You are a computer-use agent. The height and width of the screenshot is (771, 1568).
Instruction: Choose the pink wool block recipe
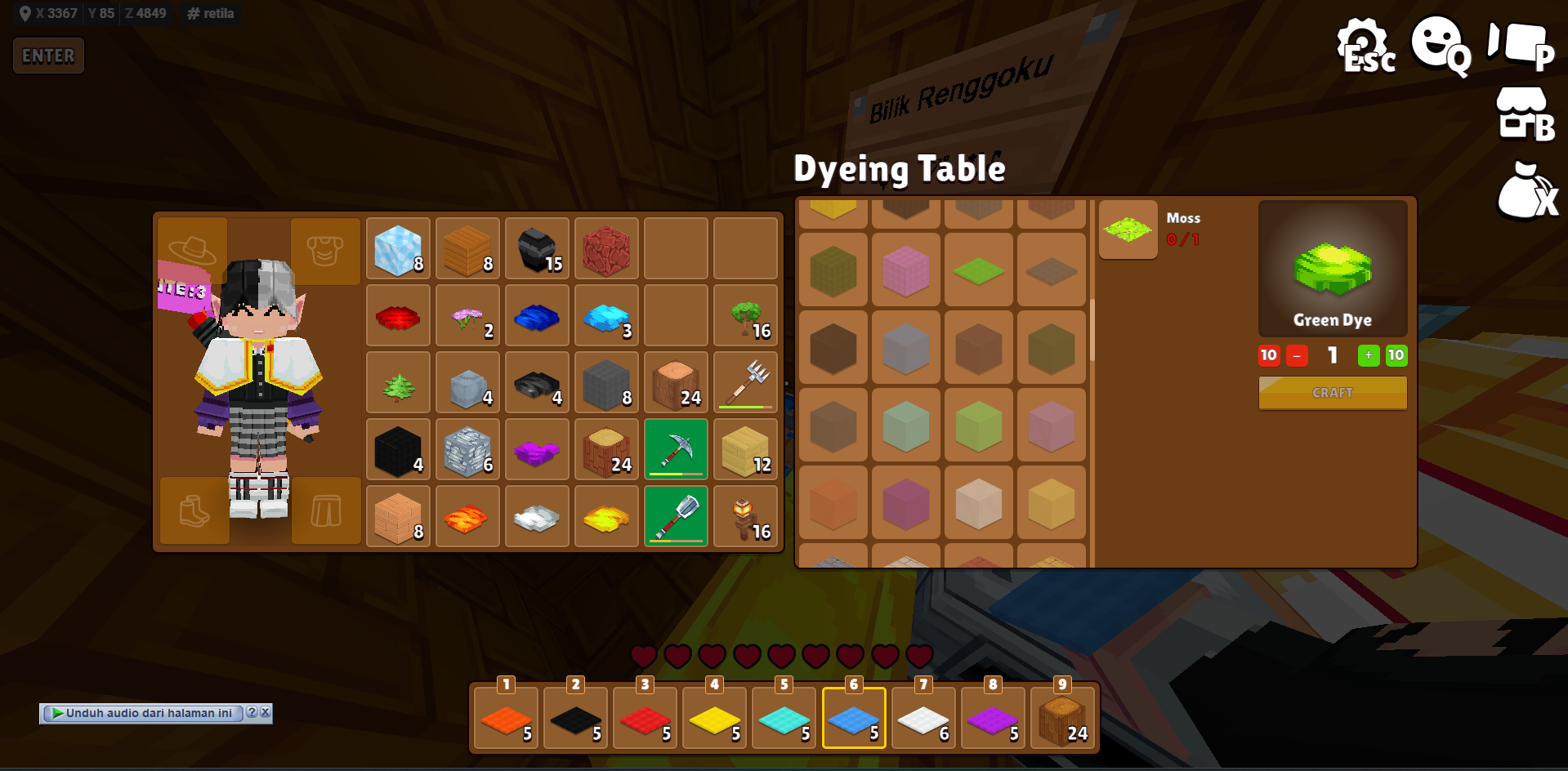coord(905,270)
